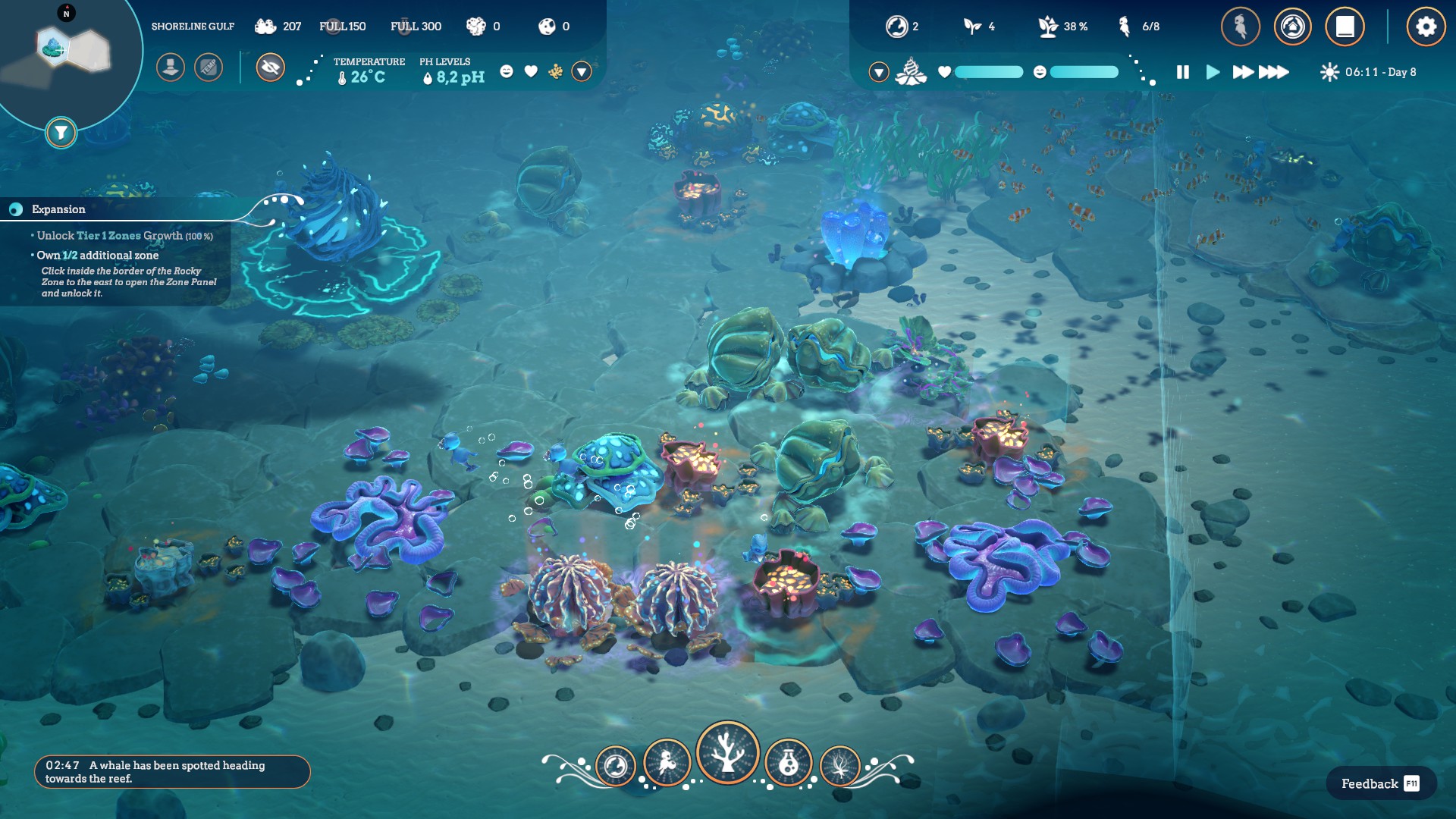
Task: Expand the temperature and pH panel arrow
Action: coord(582,71)
